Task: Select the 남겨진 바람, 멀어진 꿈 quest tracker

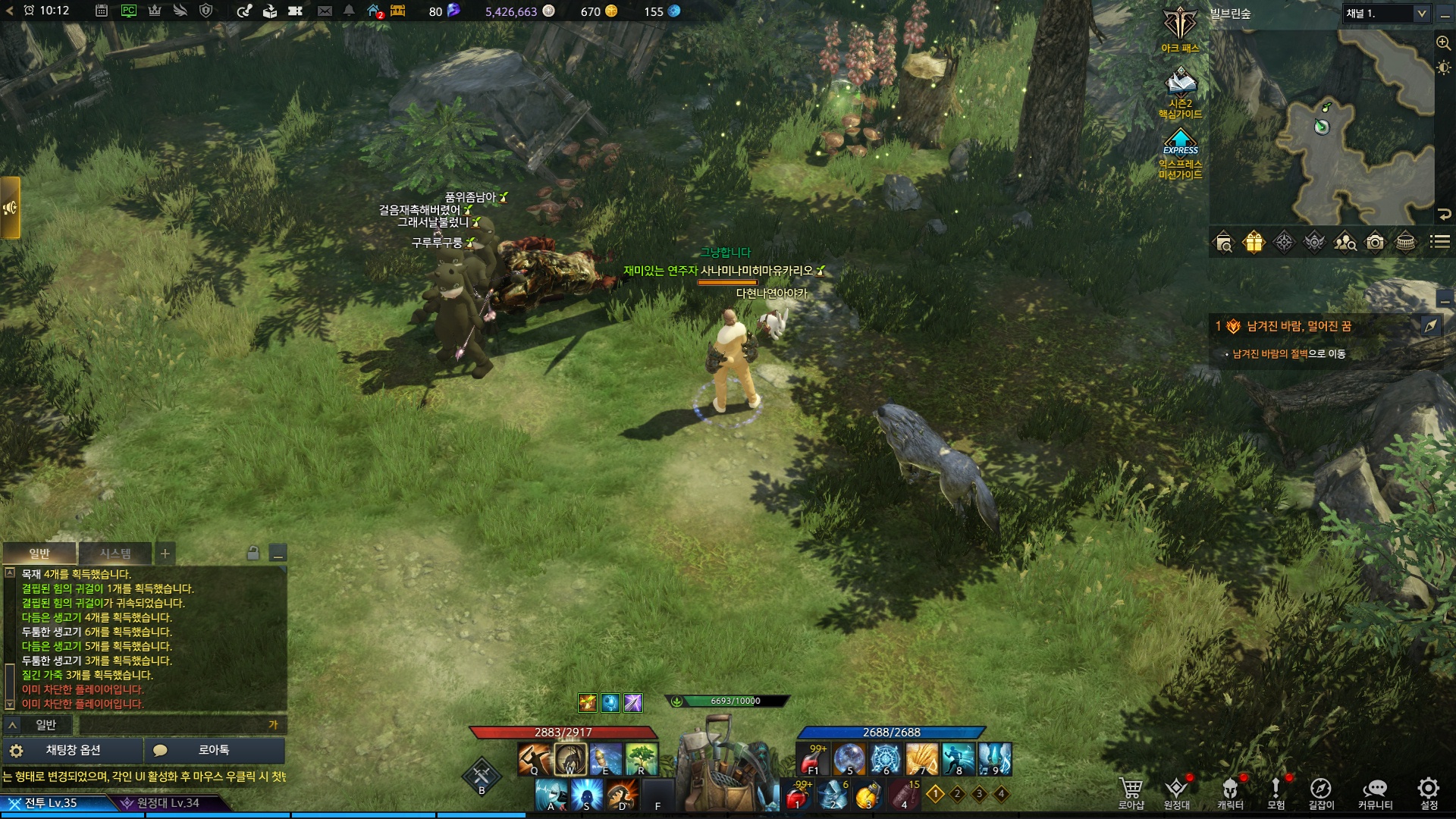Action: pyautogui.click(x=1298, y=326)
